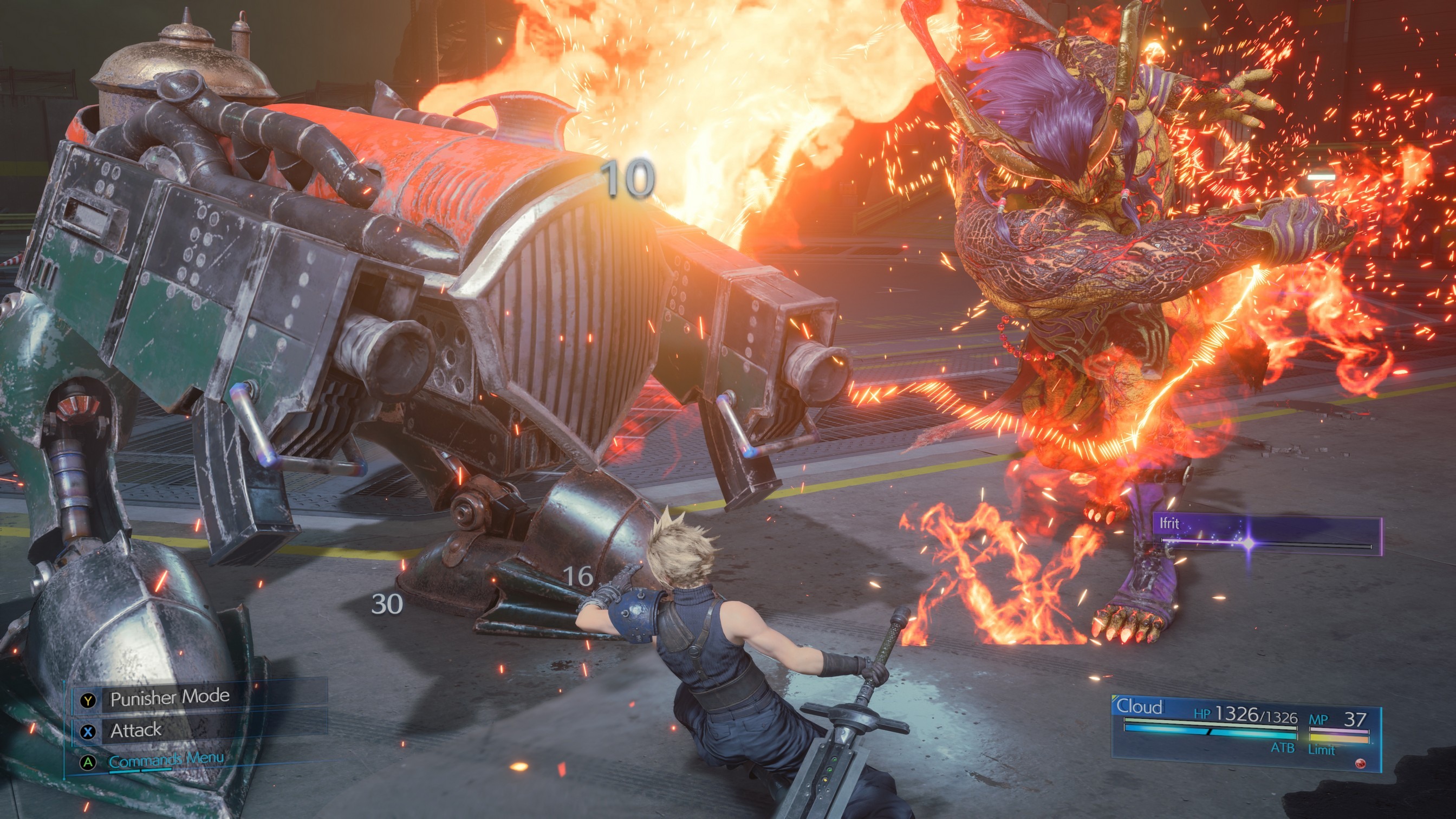Click the Cloud name label
The height and width of the screenshot is (819, 1456).
click(1140, 706)
